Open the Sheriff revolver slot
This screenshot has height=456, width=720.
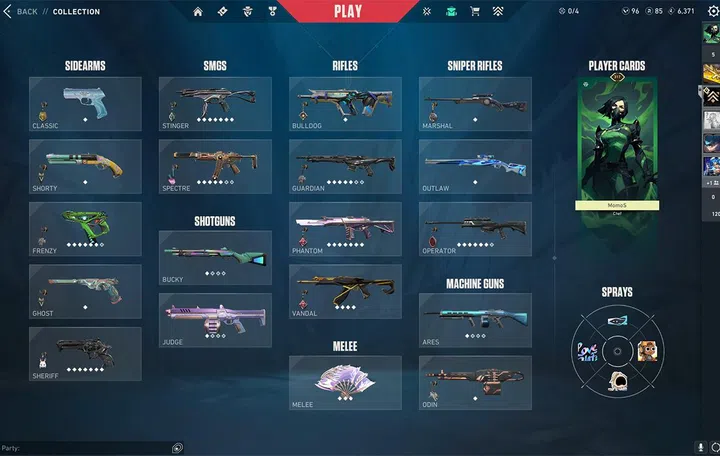click(x=85, y=354)
